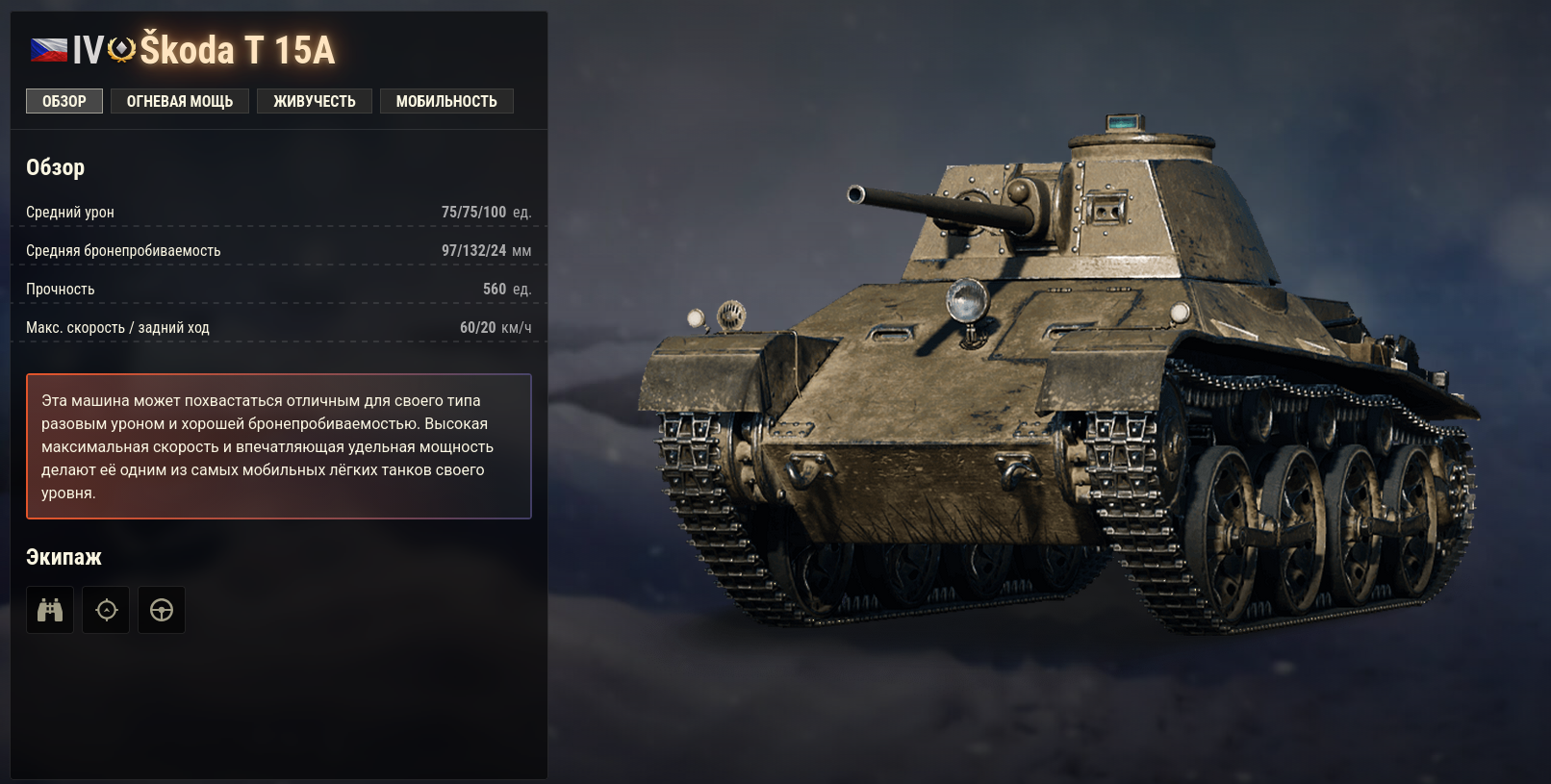
Task: Select the commander binoculars crew icon
Action: pyautogui.click(x=49, y=609)
